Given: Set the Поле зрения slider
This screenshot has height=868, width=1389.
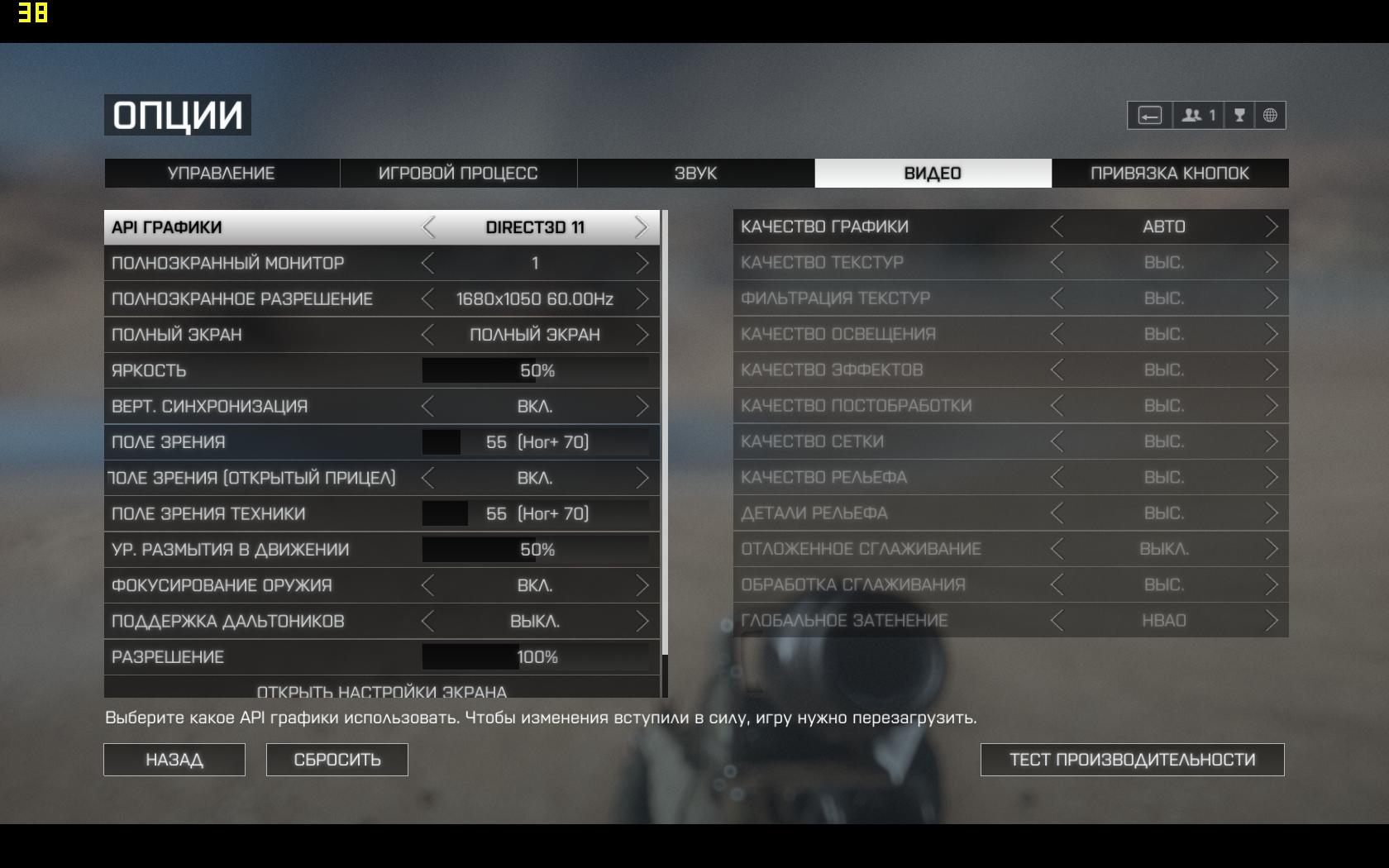Looking at the screenshot, I should tap(535, 442).
